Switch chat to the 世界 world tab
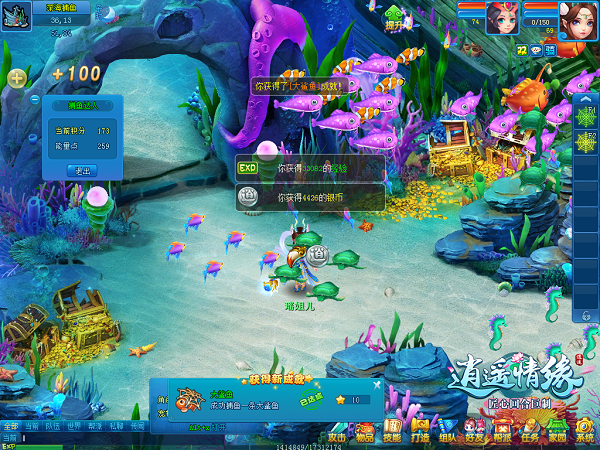 point(73,426)
